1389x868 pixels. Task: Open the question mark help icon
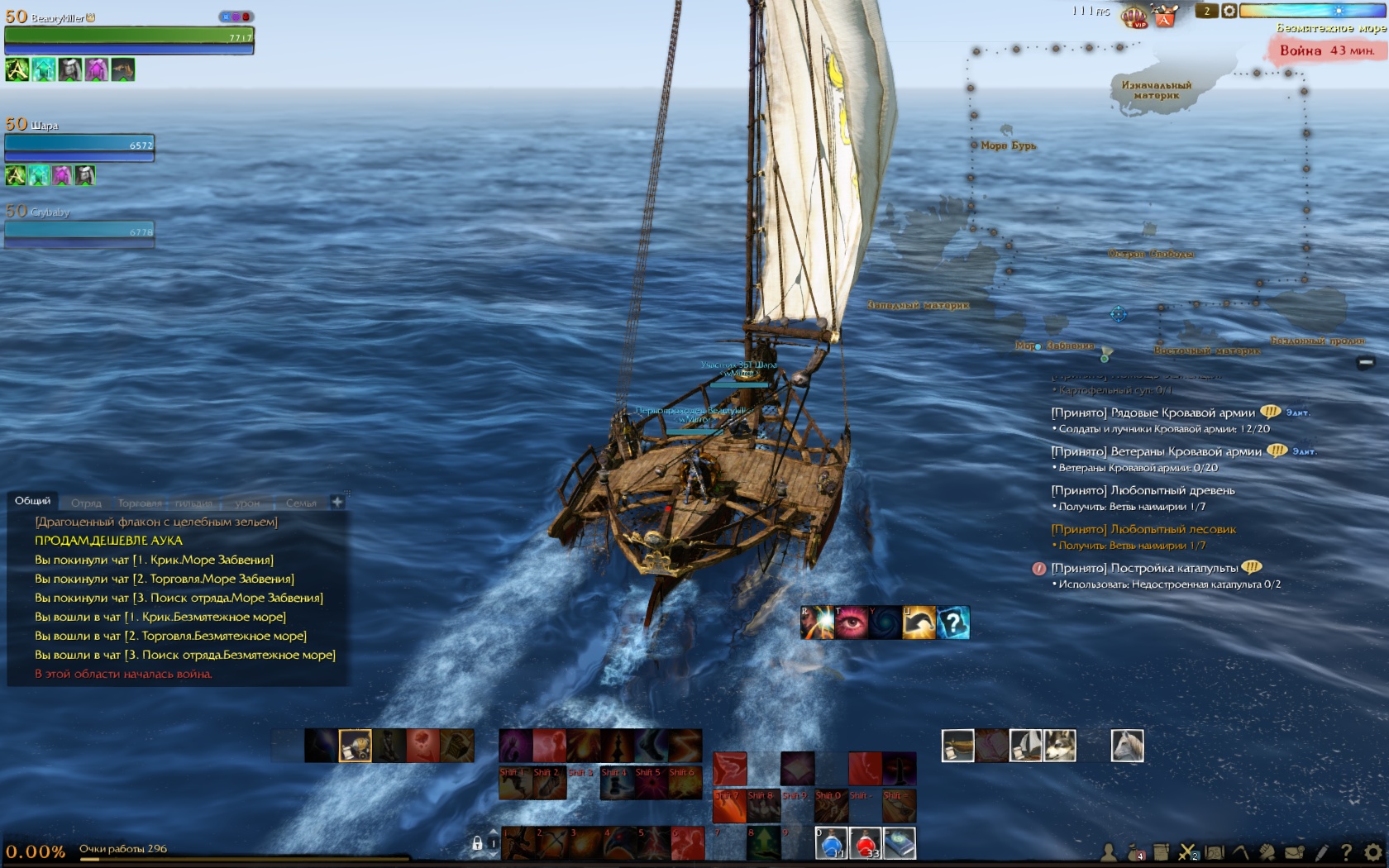[x=1346, y=851]
